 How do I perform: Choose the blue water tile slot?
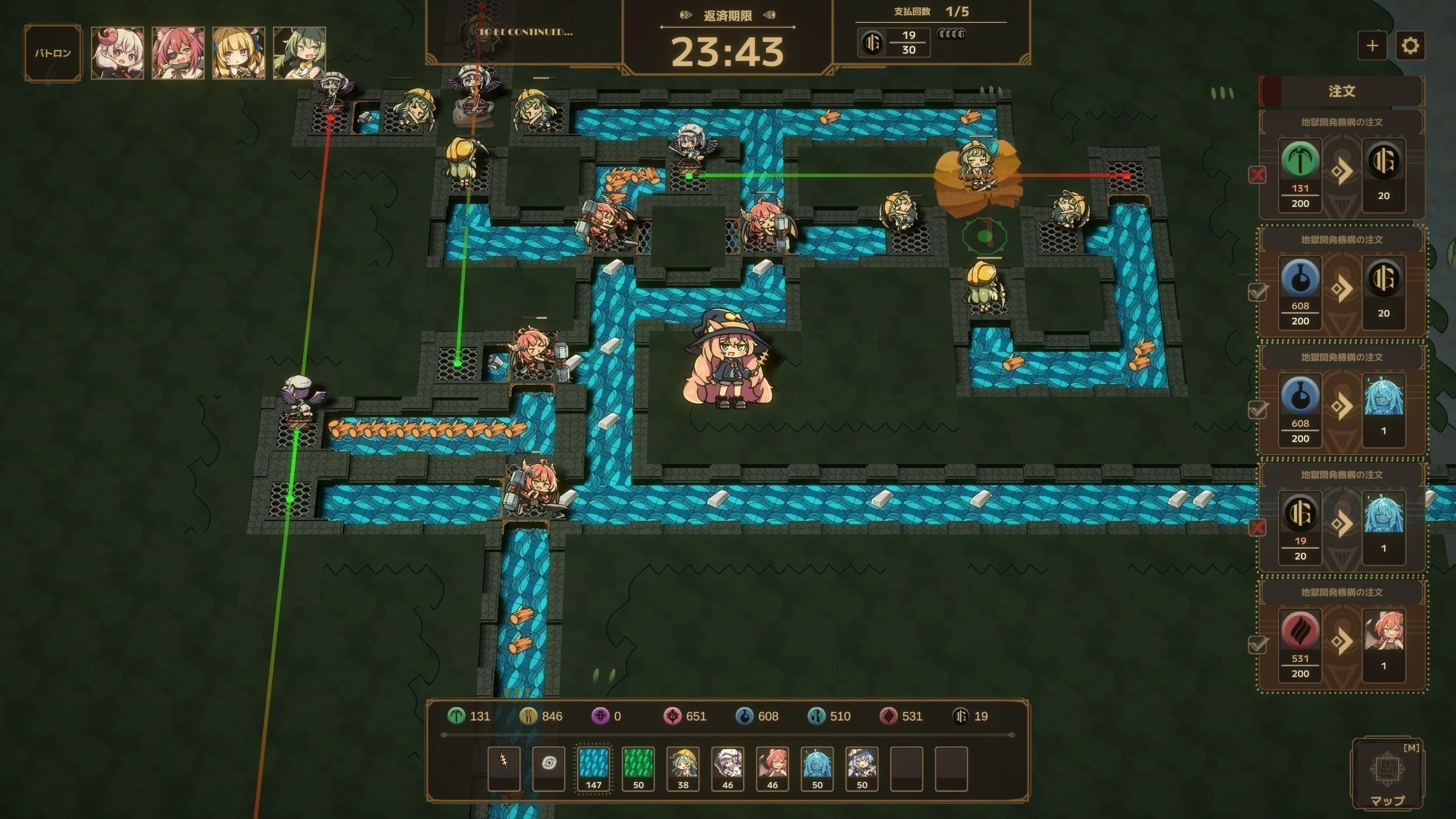click(594, 768)
